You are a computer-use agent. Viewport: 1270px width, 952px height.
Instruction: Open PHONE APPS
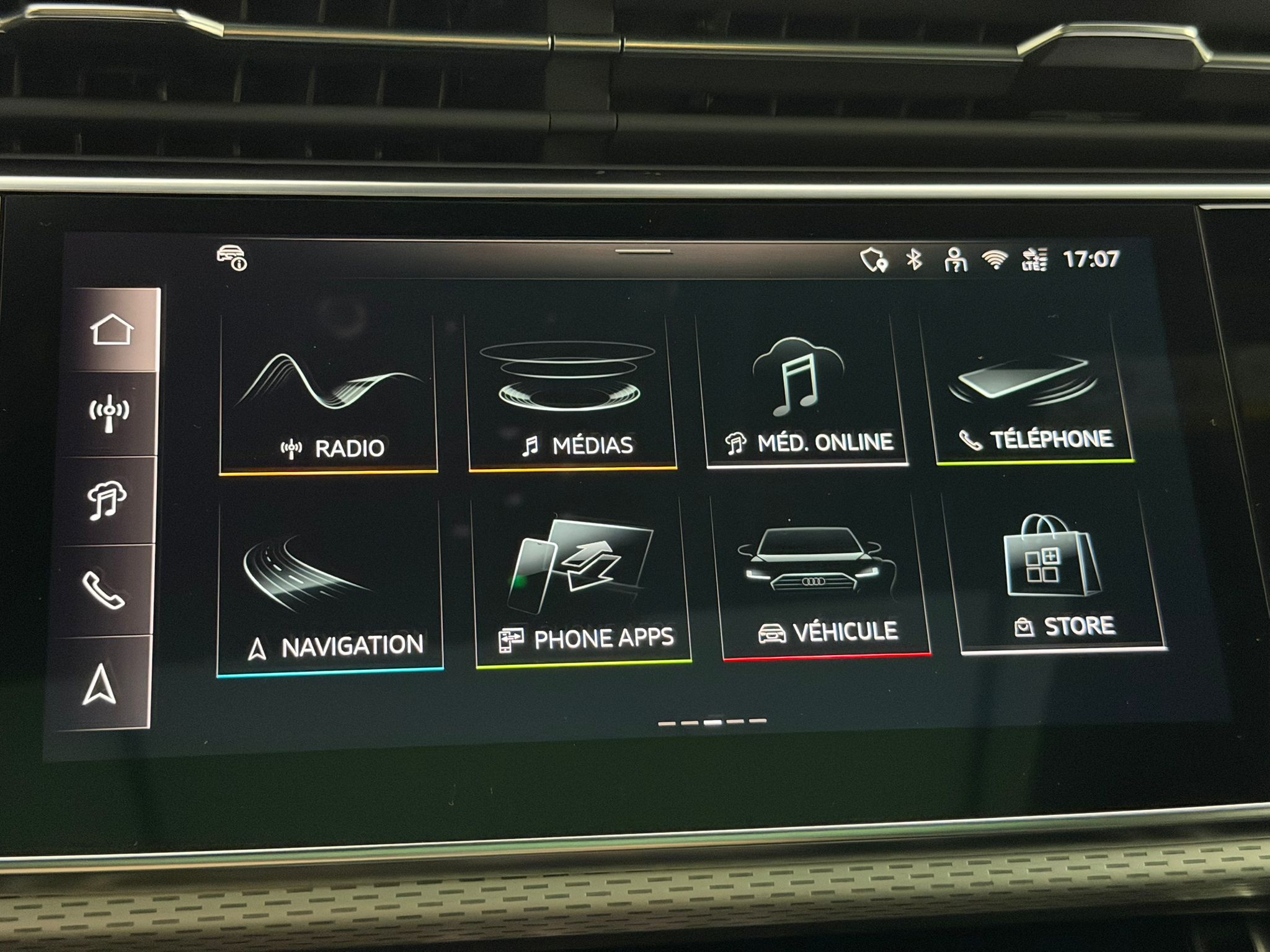click(x=582, y=583)
